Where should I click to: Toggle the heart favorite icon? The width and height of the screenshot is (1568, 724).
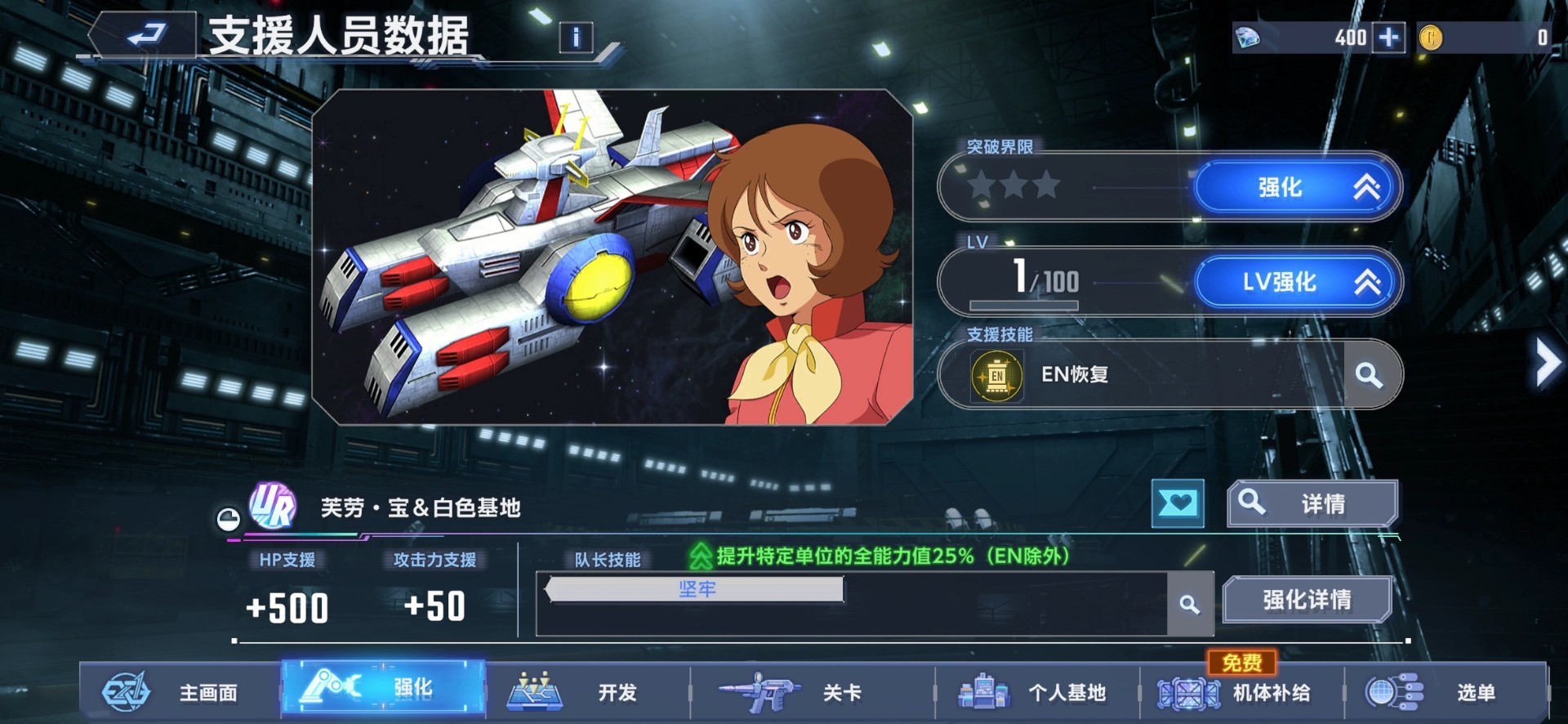click(x=1178, y=503)
